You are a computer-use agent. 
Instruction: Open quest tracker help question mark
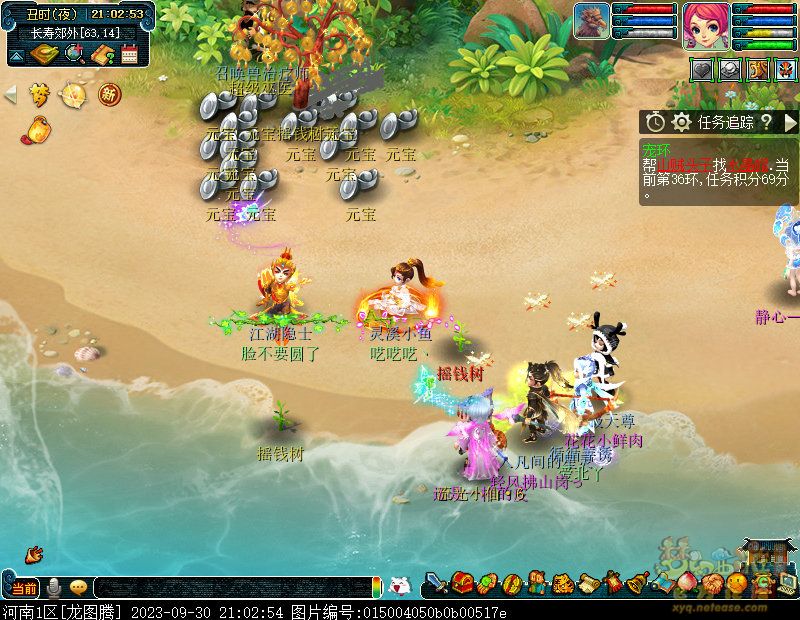point(766,122)
